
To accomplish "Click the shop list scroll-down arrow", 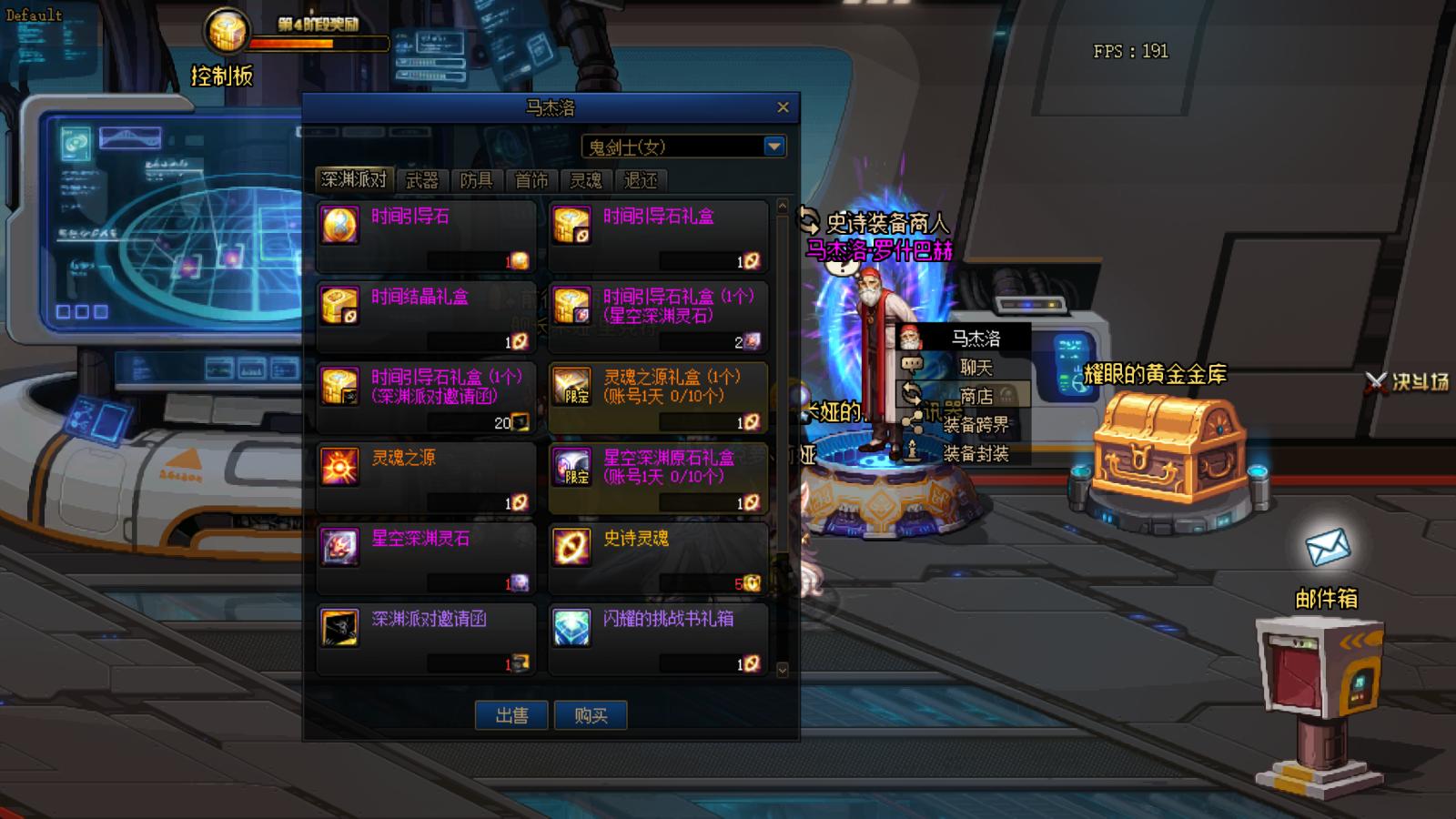I will click(783, 668).
